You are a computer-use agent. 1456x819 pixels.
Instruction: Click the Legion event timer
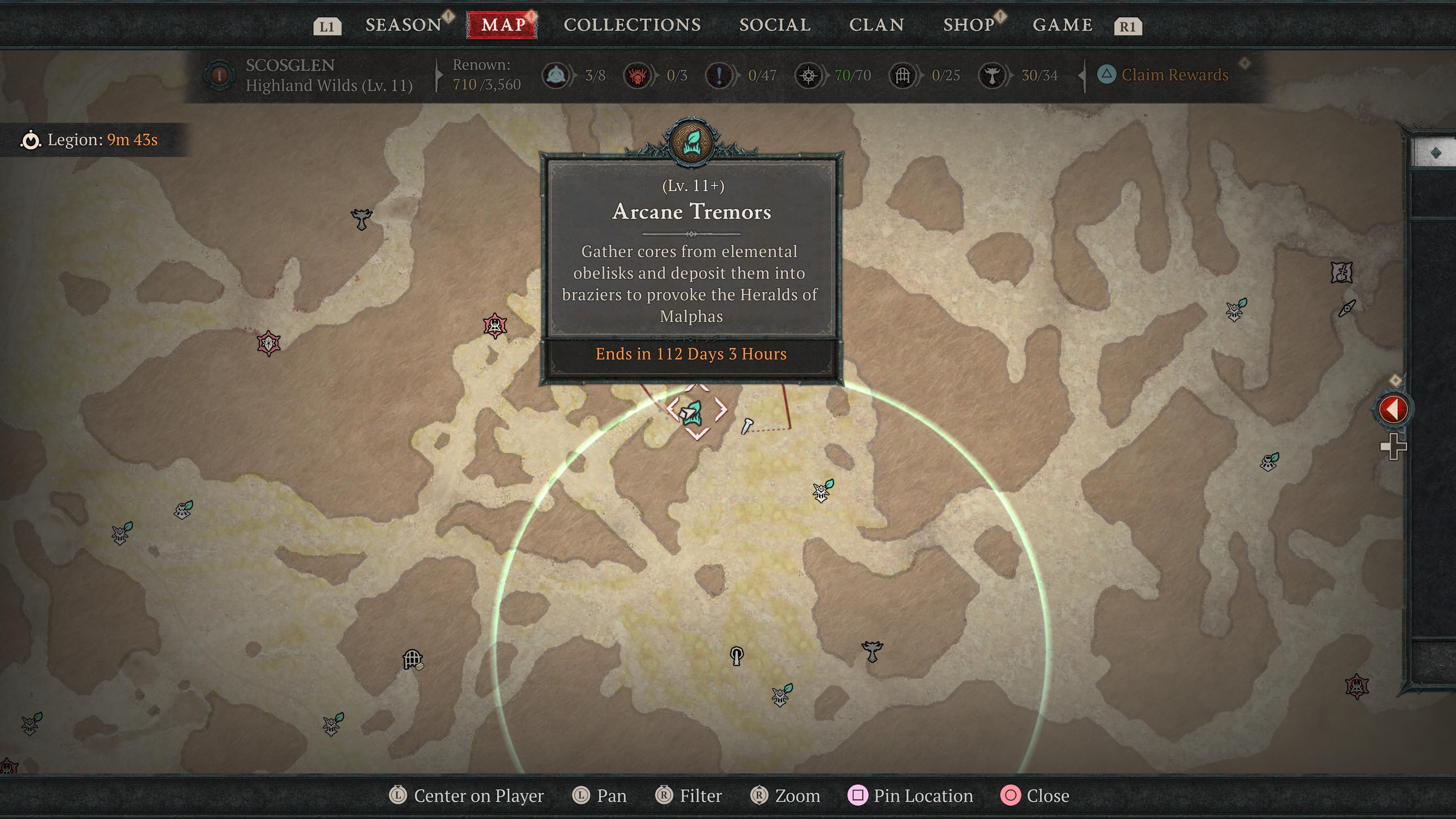[91, 140]
